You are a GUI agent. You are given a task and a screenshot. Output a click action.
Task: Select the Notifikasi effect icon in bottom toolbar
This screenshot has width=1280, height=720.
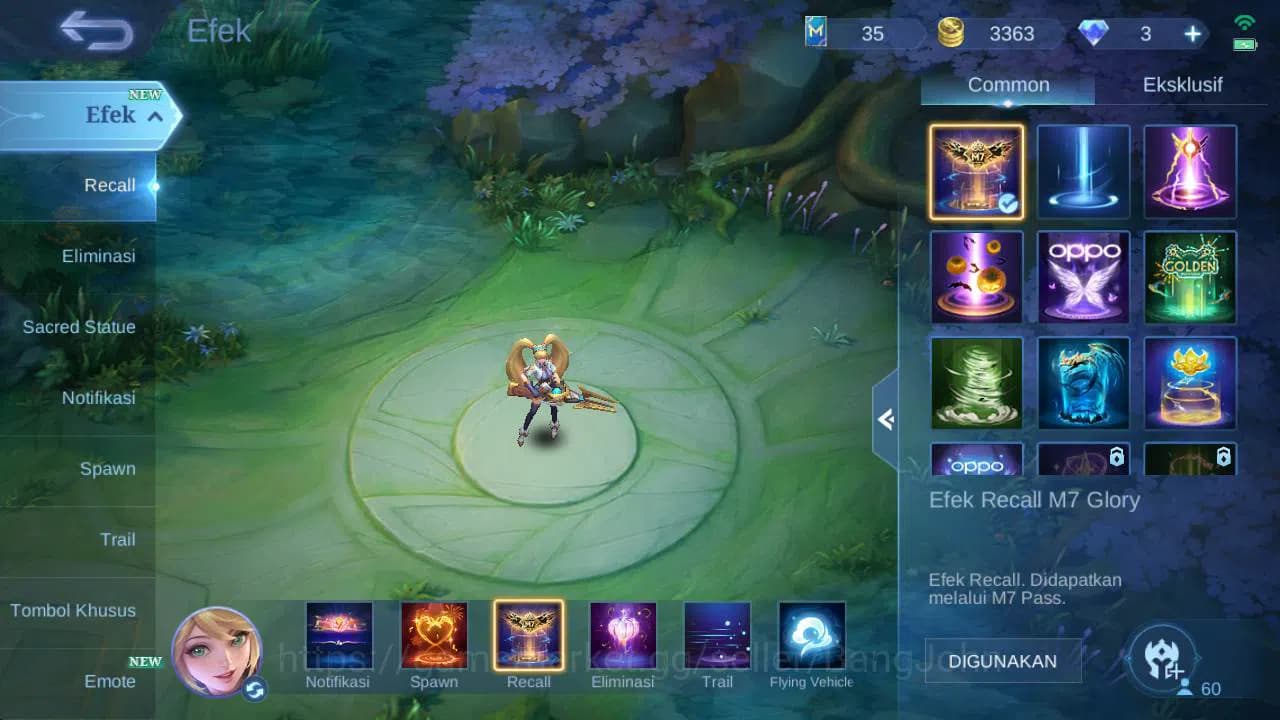(x=340, y=634)
